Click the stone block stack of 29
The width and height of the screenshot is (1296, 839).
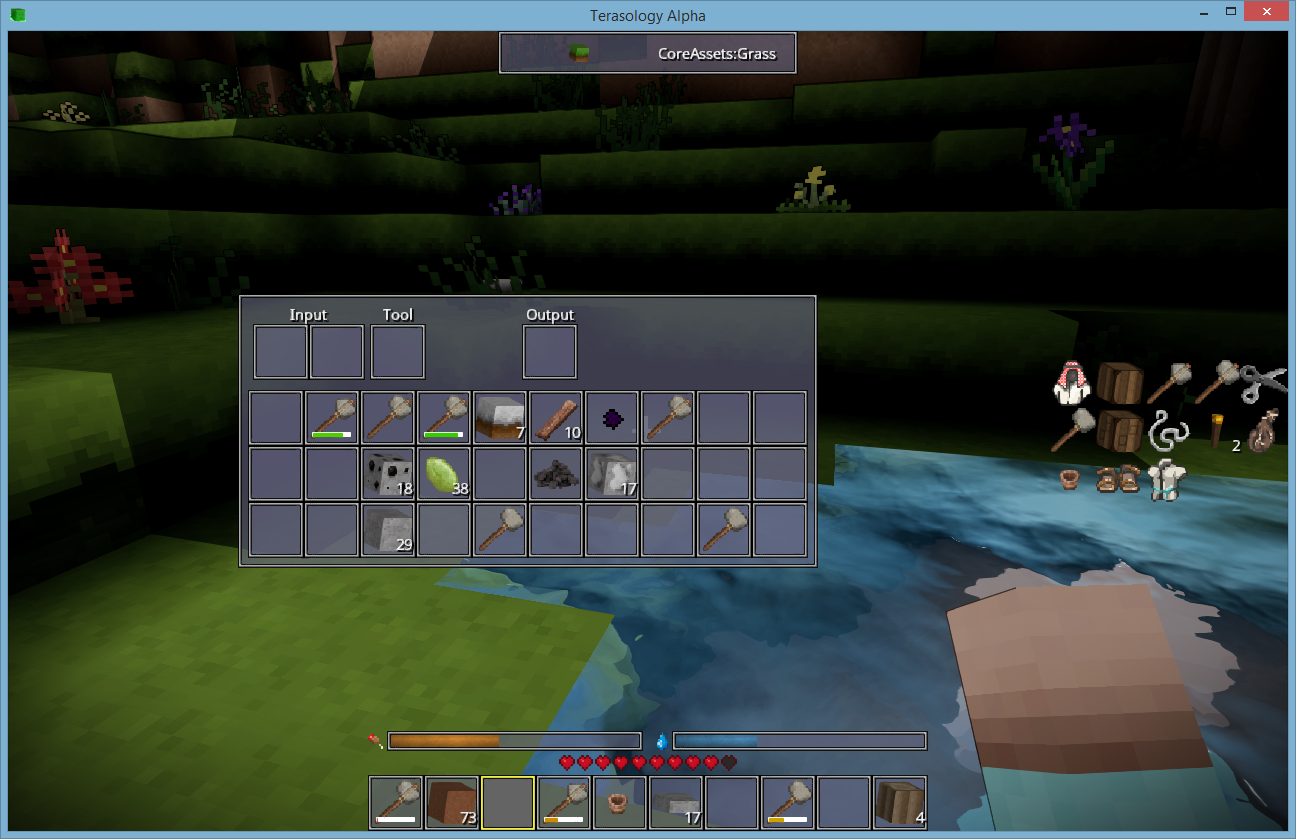387,529
